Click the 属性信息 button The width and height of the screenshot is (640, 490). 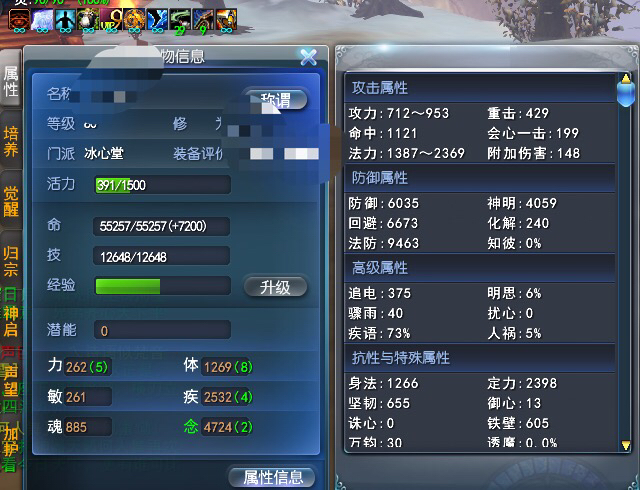point(272,478)
